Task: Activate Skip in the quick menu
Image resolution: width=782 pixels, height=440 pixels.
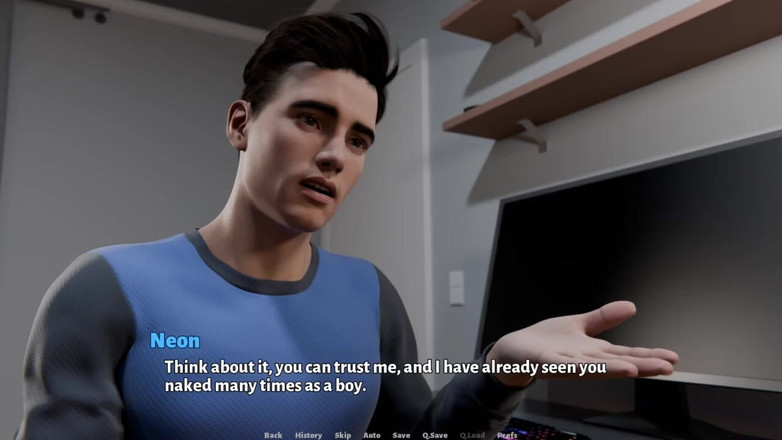Action: tap(343, 435)
